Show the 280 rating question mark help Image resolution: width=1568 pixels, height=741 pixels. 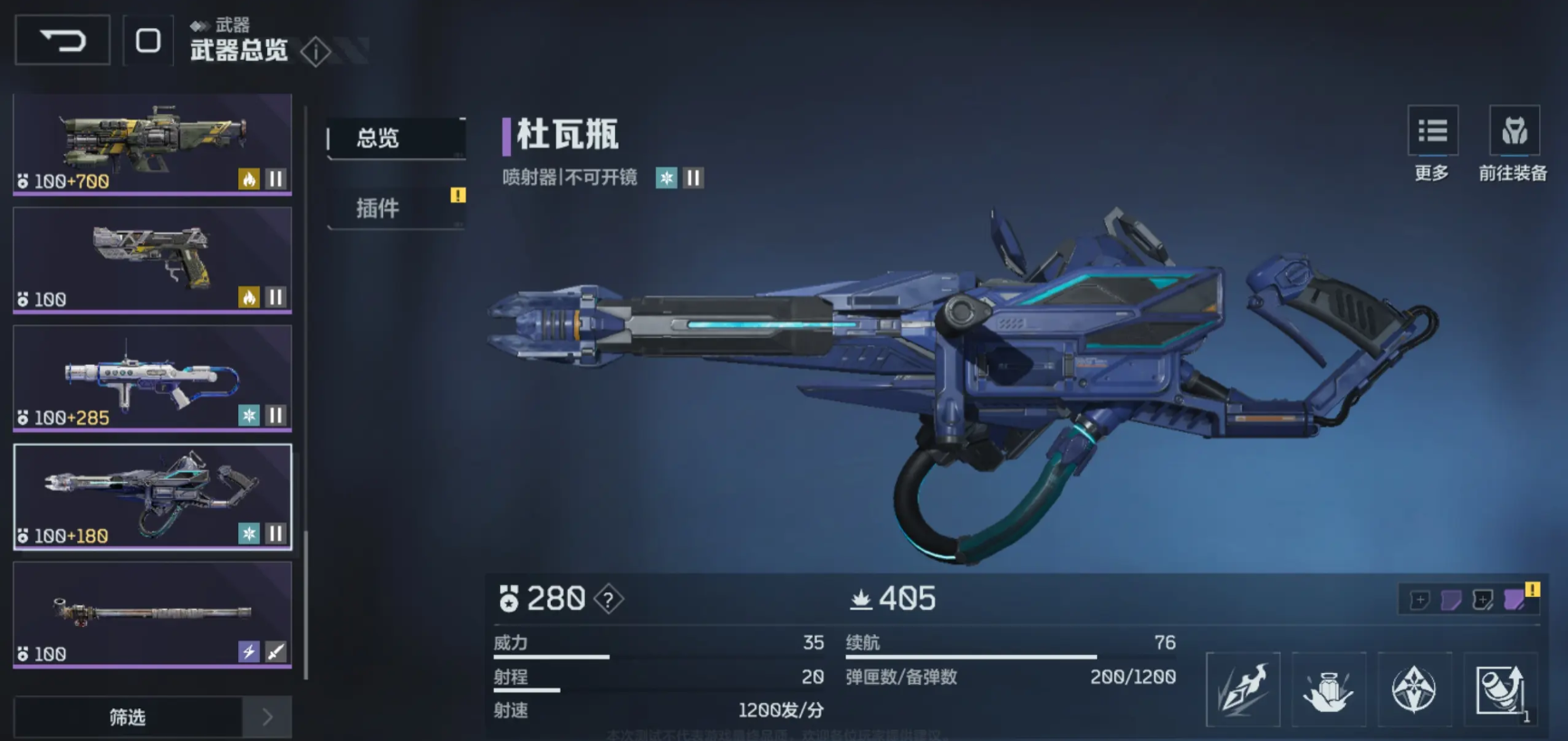(609, 599)
